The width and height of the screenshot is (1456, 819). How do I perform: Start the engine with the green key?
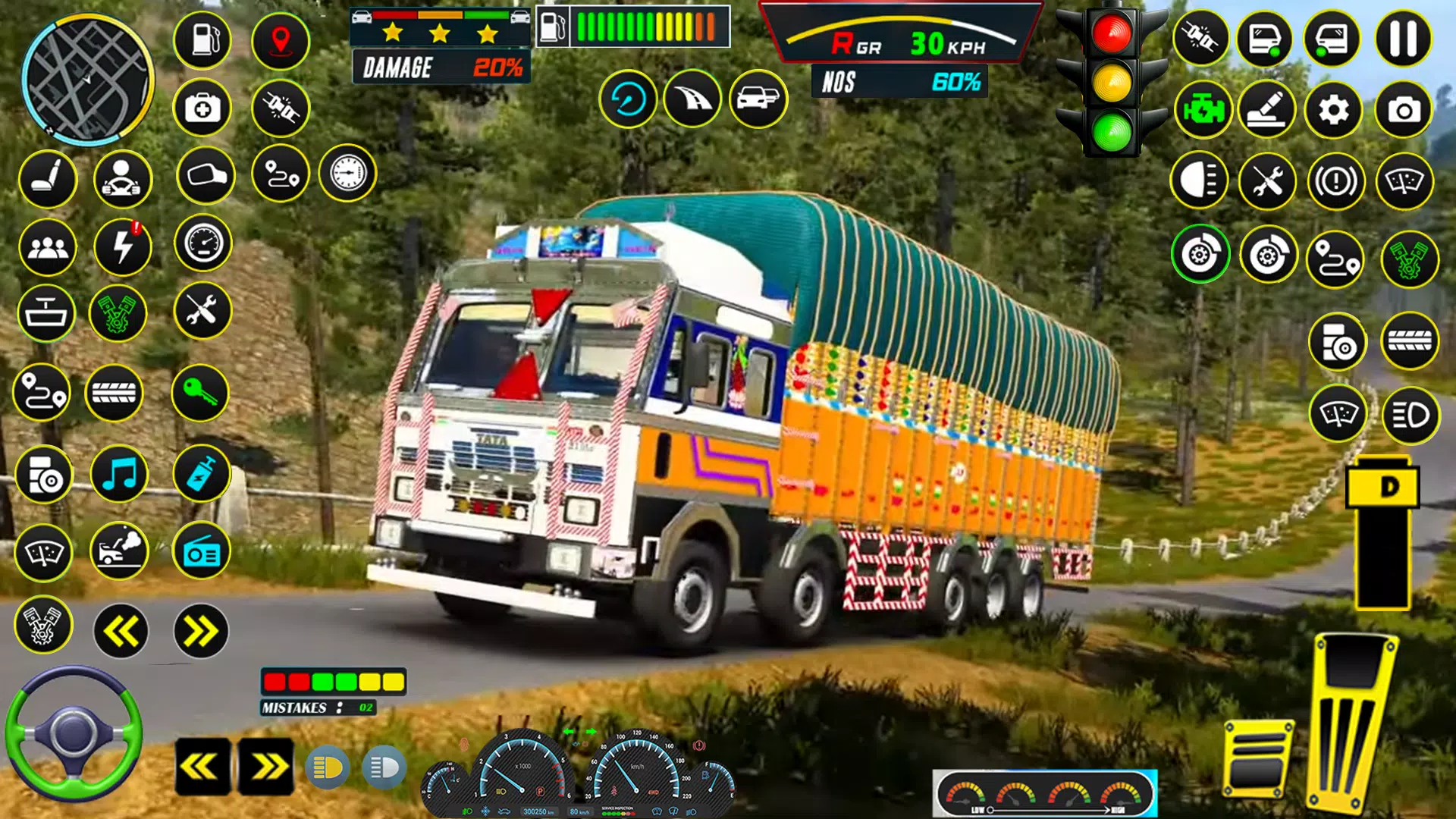[x=200, y=392]
